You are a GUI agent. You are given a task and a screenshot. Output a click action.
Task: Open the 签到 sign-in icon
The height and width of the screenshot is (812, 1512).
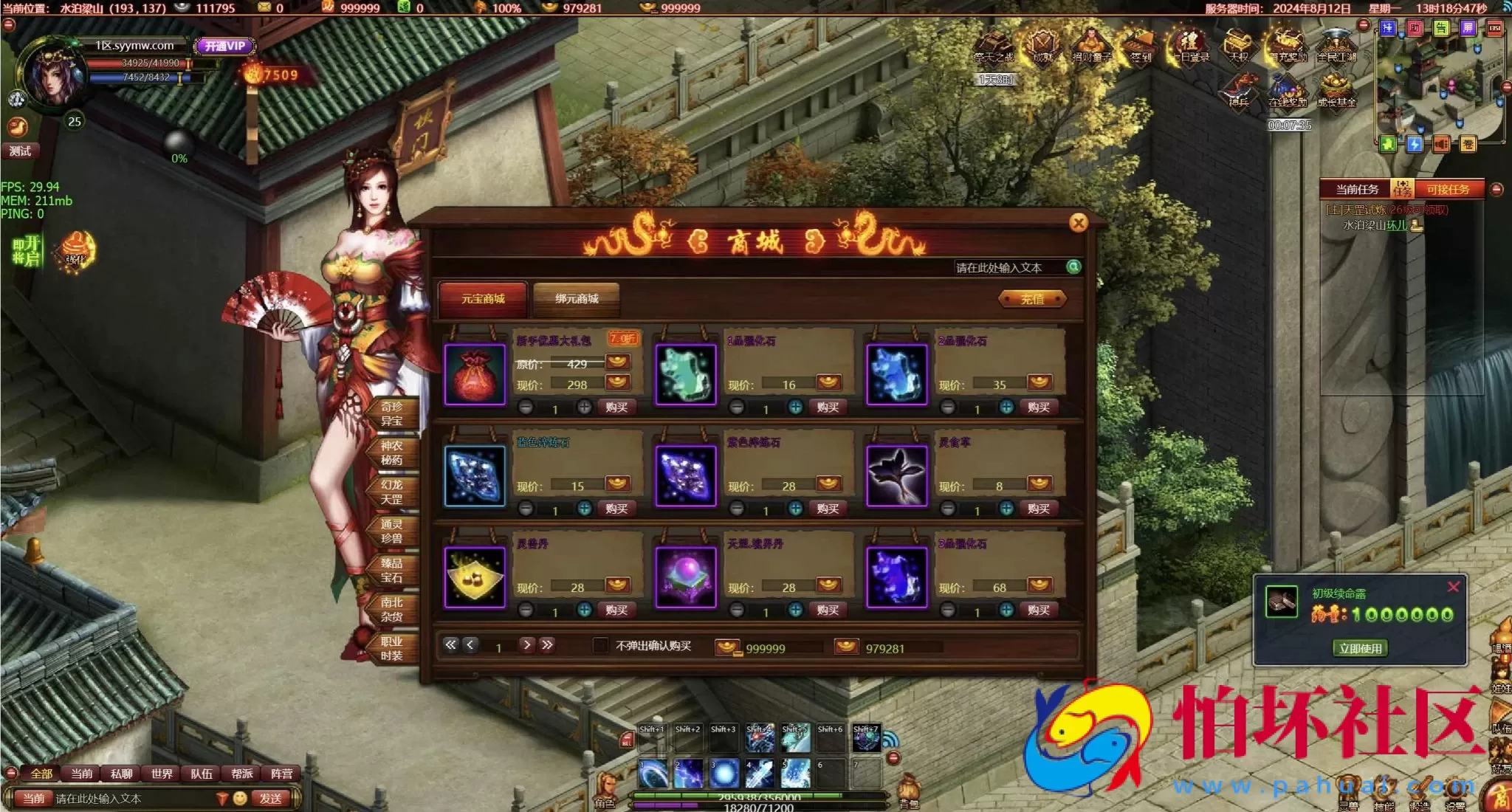tap(1140, 46)
